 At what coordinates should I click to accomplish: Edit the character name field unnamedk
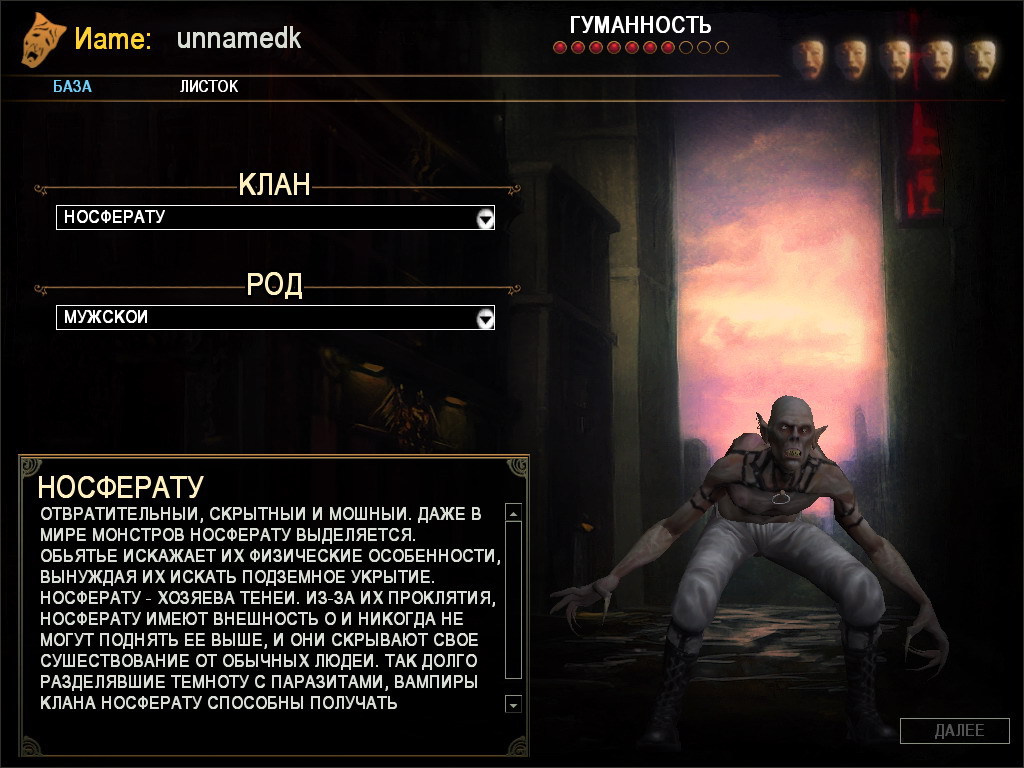(x=239, y=39)
